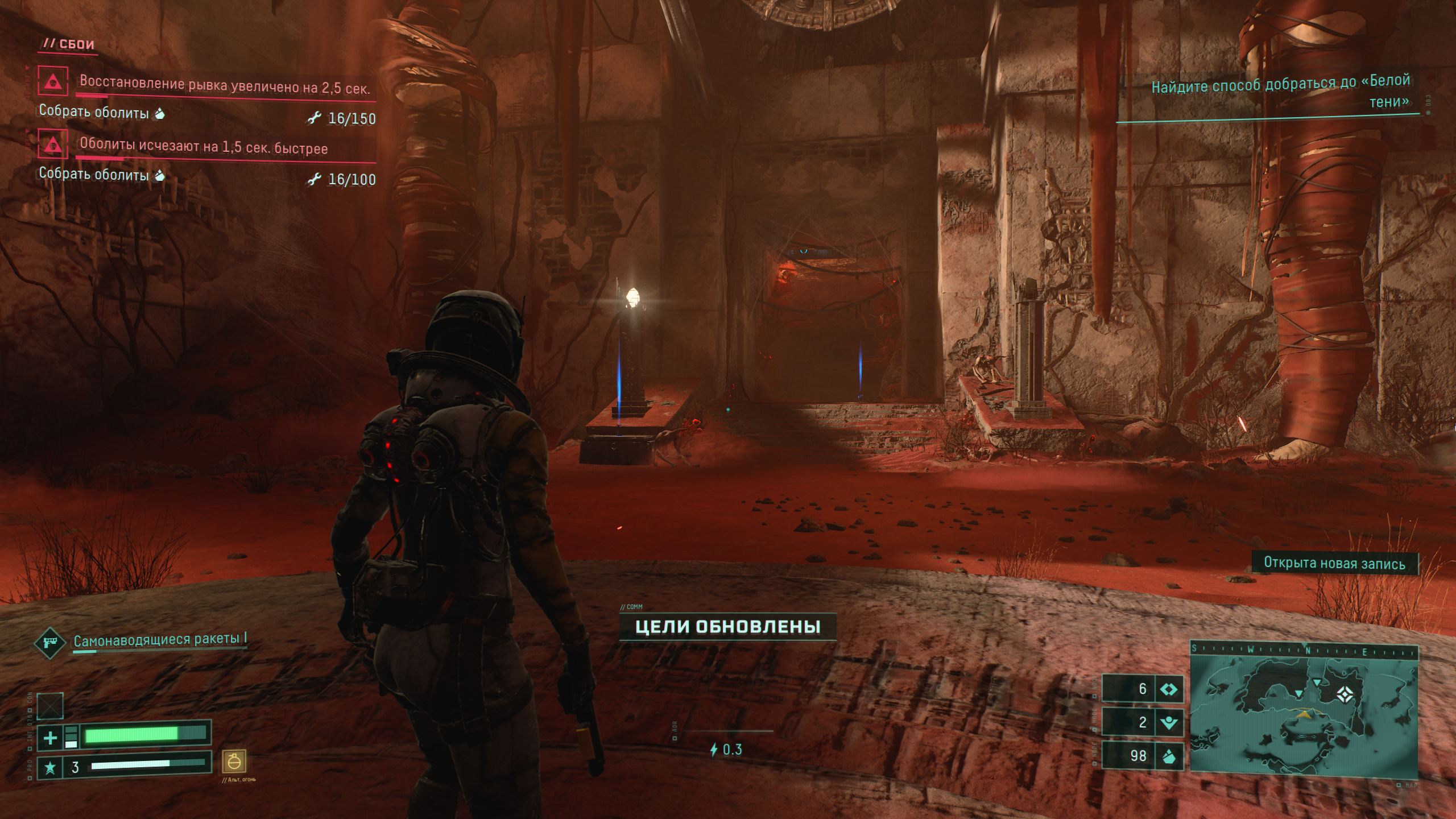Image resolution: width=1456 pixels, height=819 pixels.
Task: Open the new log entry notification
Action: pos(1334,563)
